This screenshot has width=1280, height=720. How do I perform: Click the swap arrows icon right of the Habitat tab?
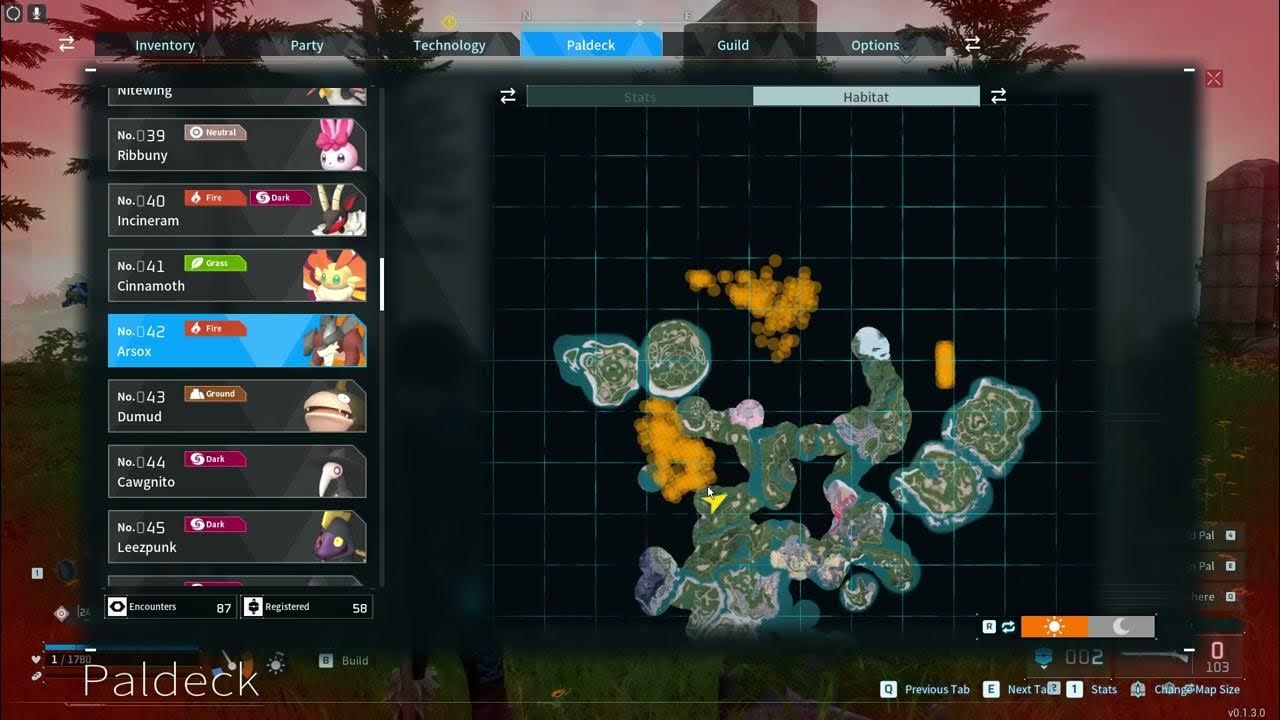pyautogui.click(x=998, y=96)
